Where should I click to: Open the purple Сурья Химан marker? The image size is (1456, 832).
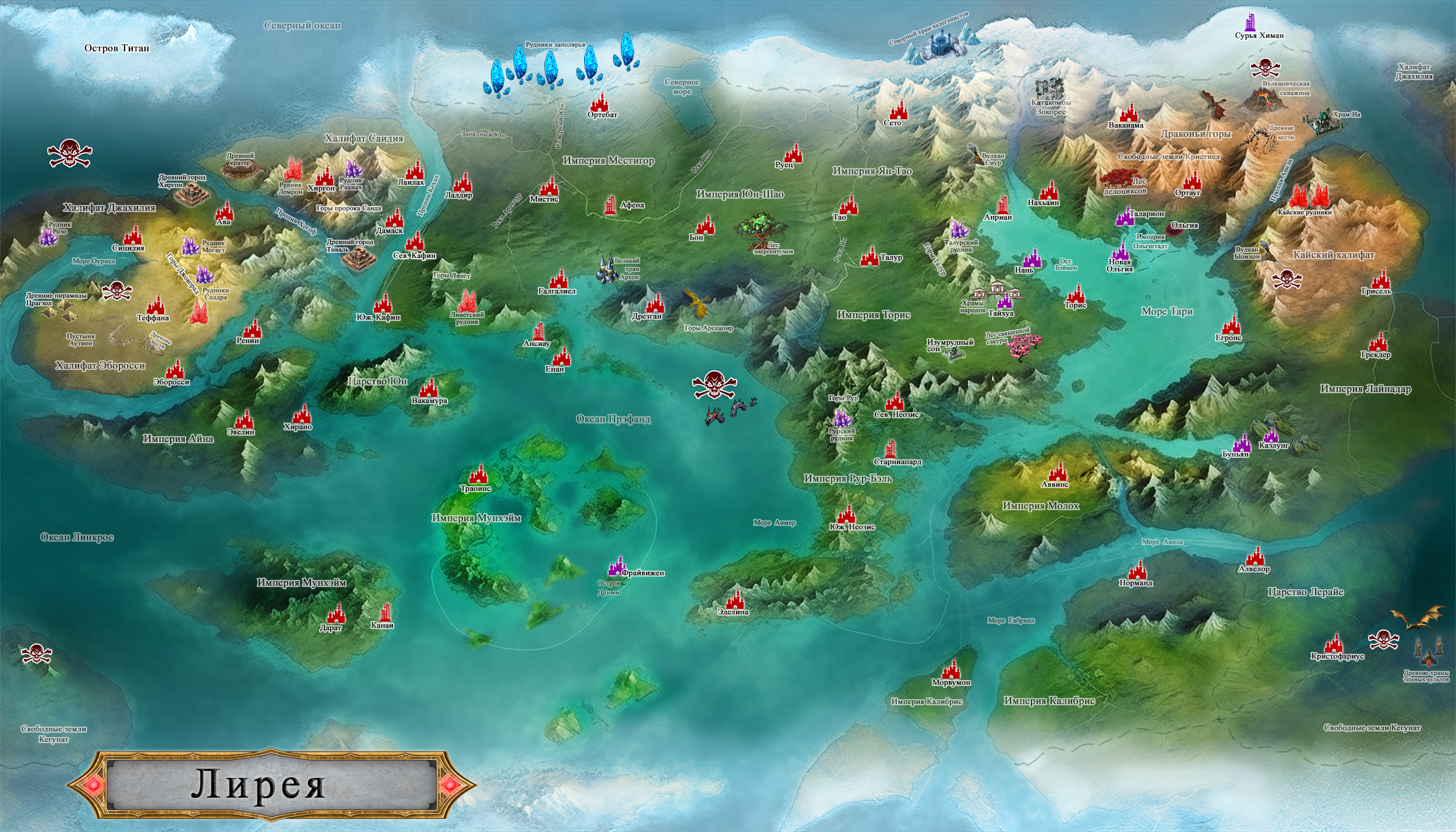[x=1249, y=22]
